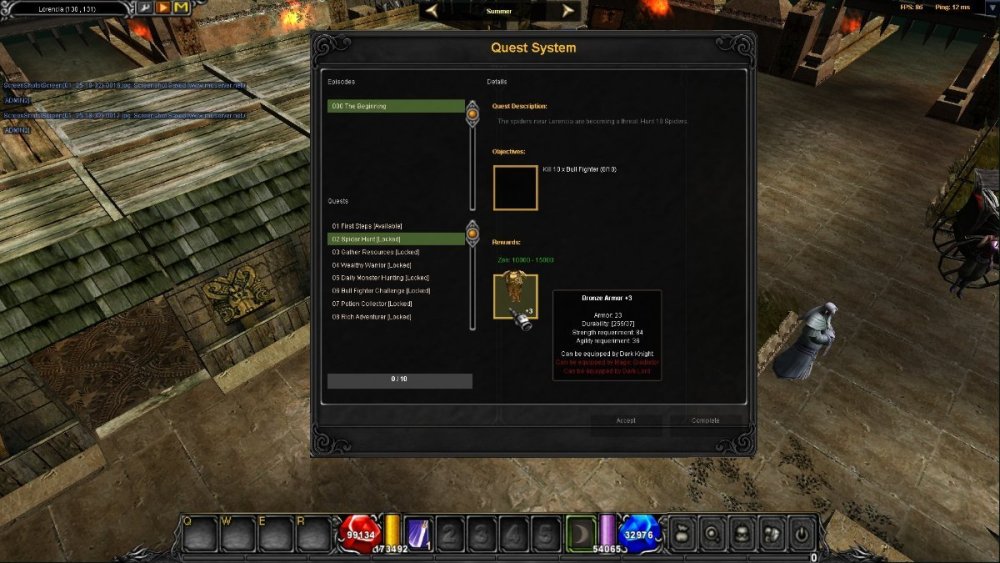The height and width of the screenshot is (563, 1000).
Task: Open the 03 Gather Resources quest
Action: [x=396, y=252]
